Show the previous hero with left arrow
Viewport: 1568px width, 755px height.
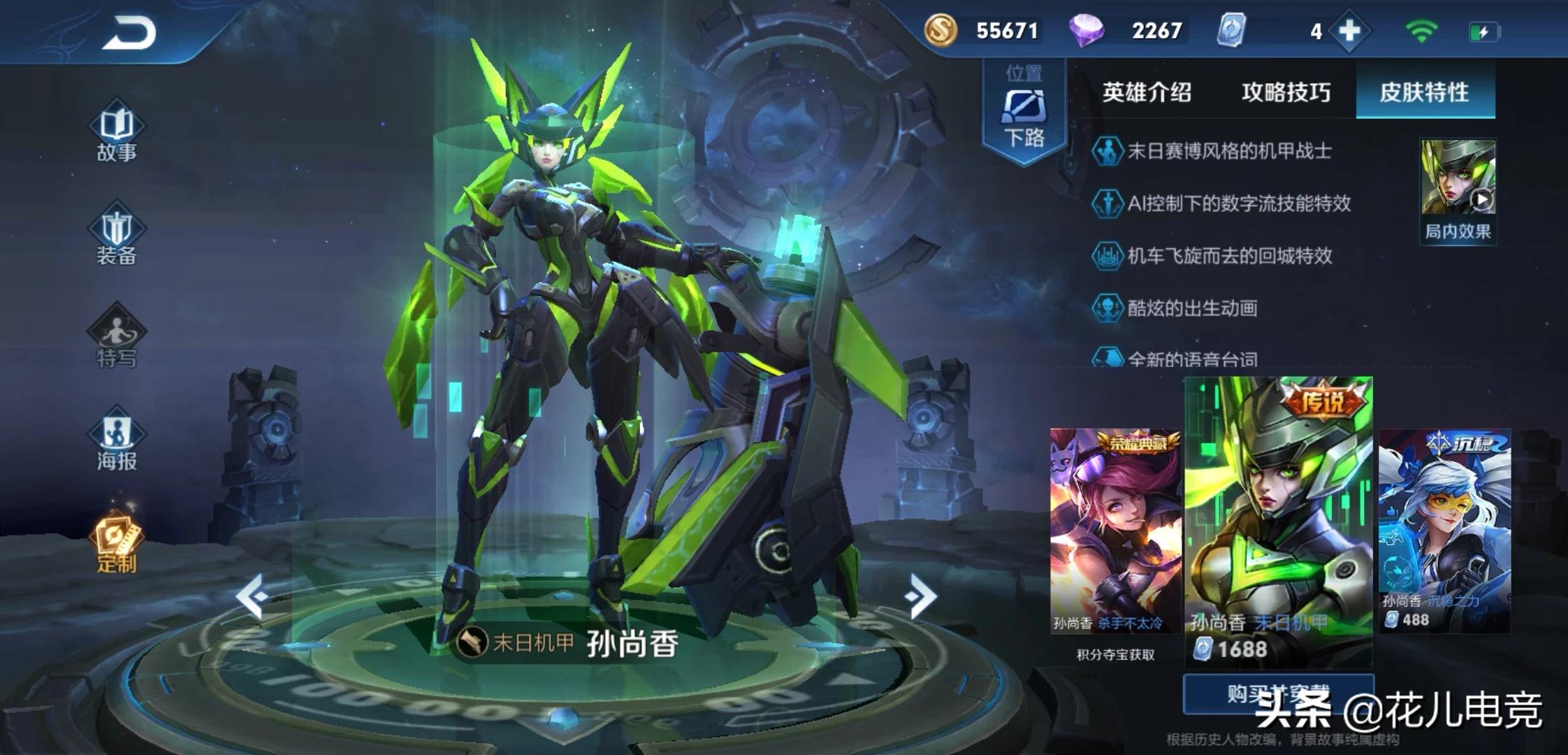click(251, 596)
